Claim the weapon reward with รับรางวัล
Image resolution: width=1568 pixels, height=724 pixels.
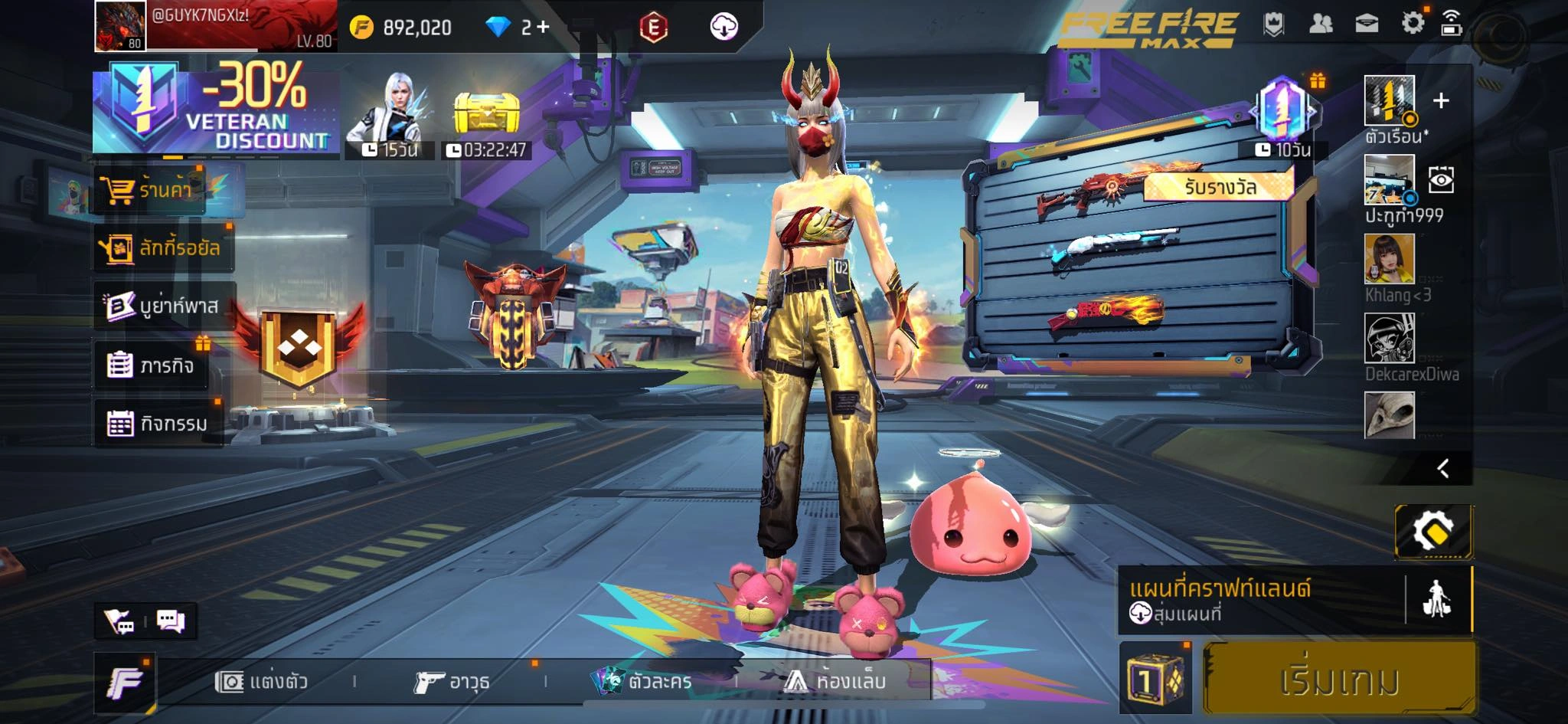click(1219, 187)
